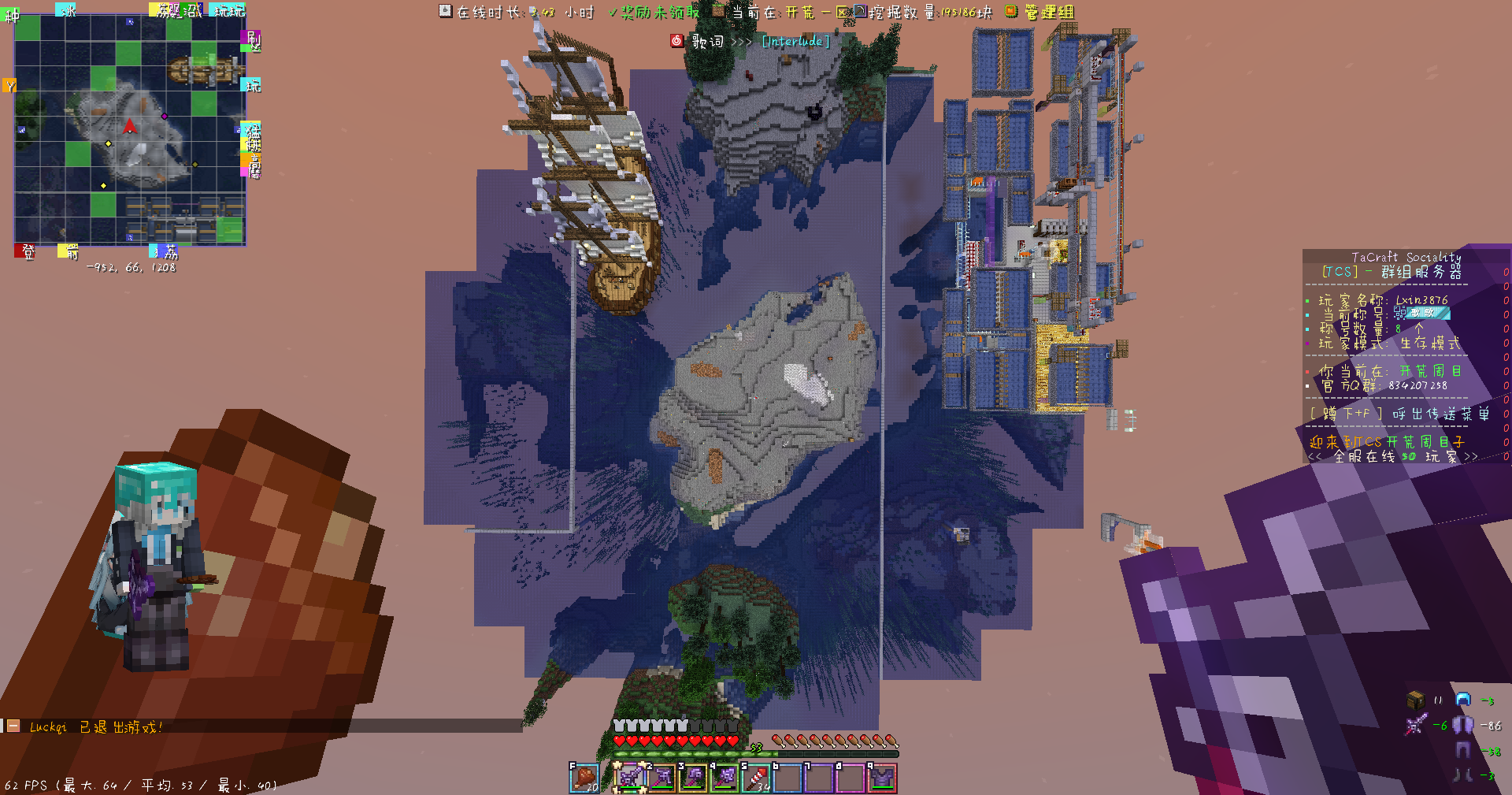Click the green 种 waypoint label

pos(12,16)
